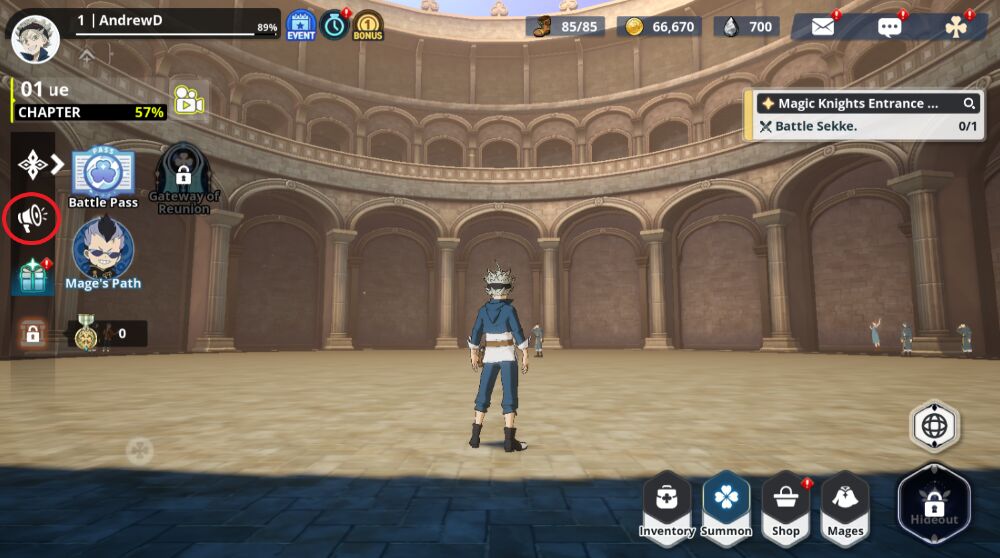
Task: Open the megaphone announcements icon
Action: (x=31, y=218)
